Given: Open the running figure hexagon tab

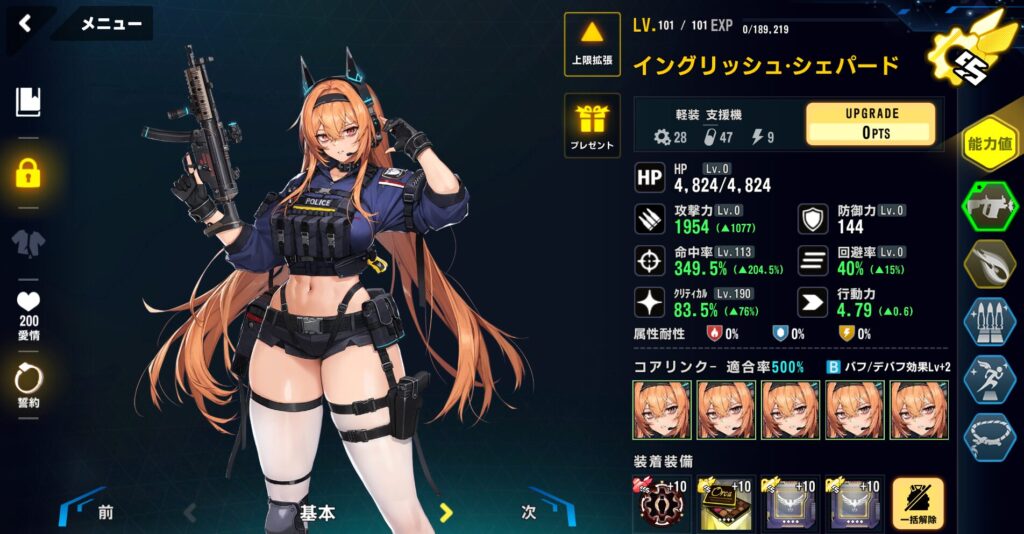Looking at the screenshot, I should 989,379.
